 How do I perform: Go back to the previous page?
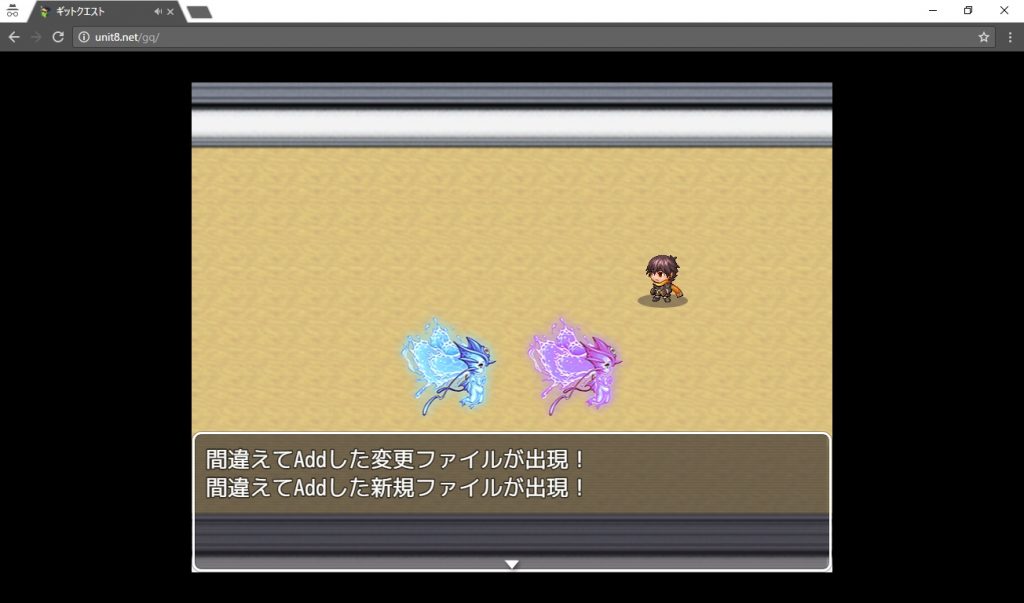[14, 37]
